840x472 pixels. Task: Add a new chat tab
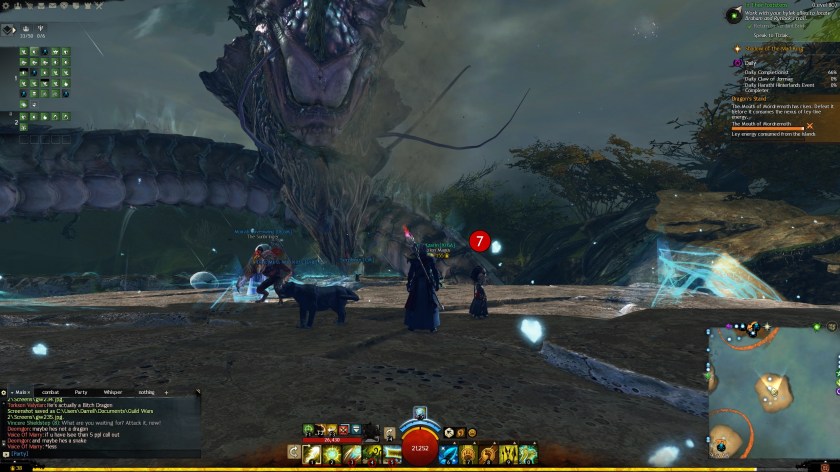(x=167, y=392)
